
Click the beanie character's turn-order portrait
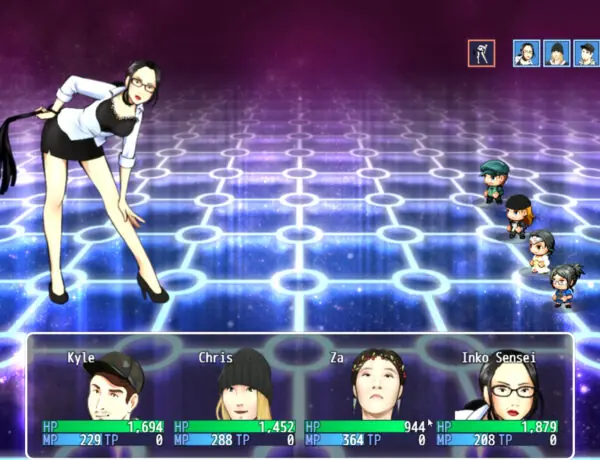pos(557,53)
